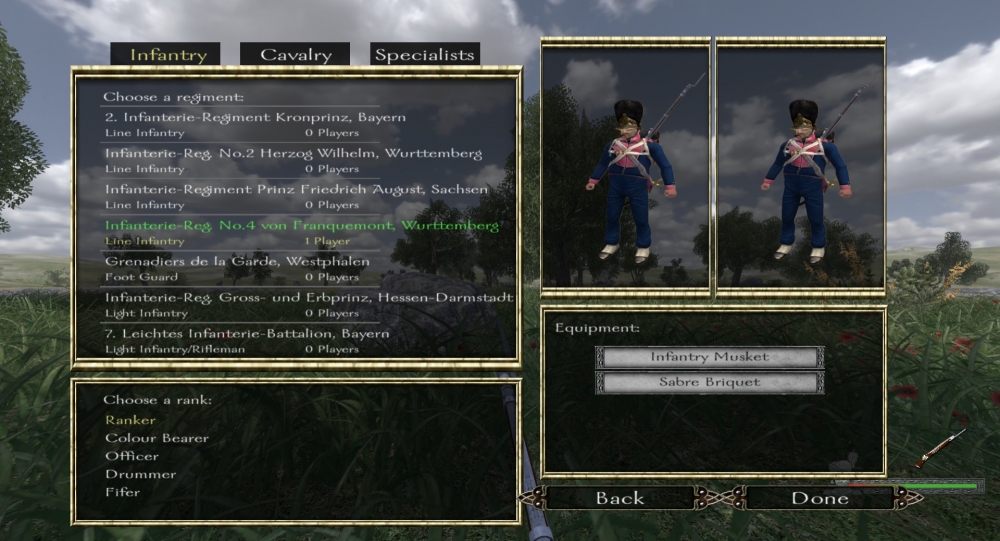Pick Infanterie-Regiment Prinz Friedrich August, Sachsen
1000x541 pixels.
point(297,189)
